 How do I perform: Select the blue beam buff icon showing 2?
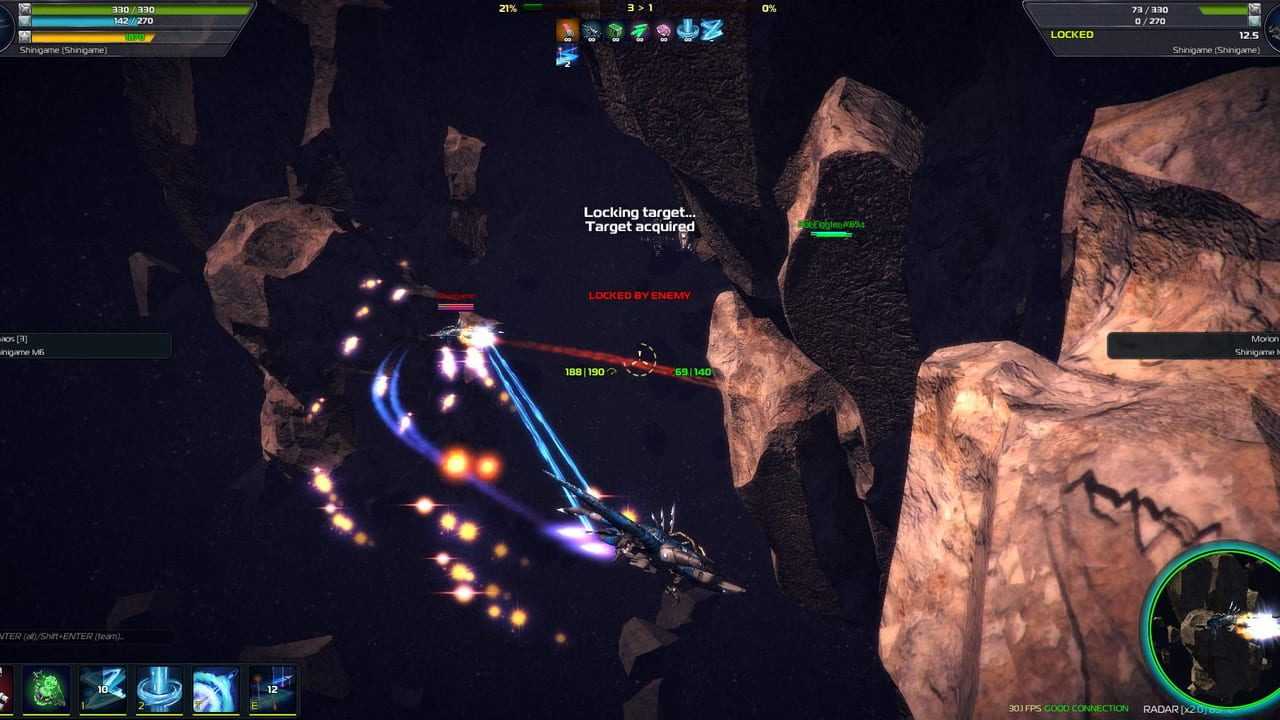[x=567, y=56]
